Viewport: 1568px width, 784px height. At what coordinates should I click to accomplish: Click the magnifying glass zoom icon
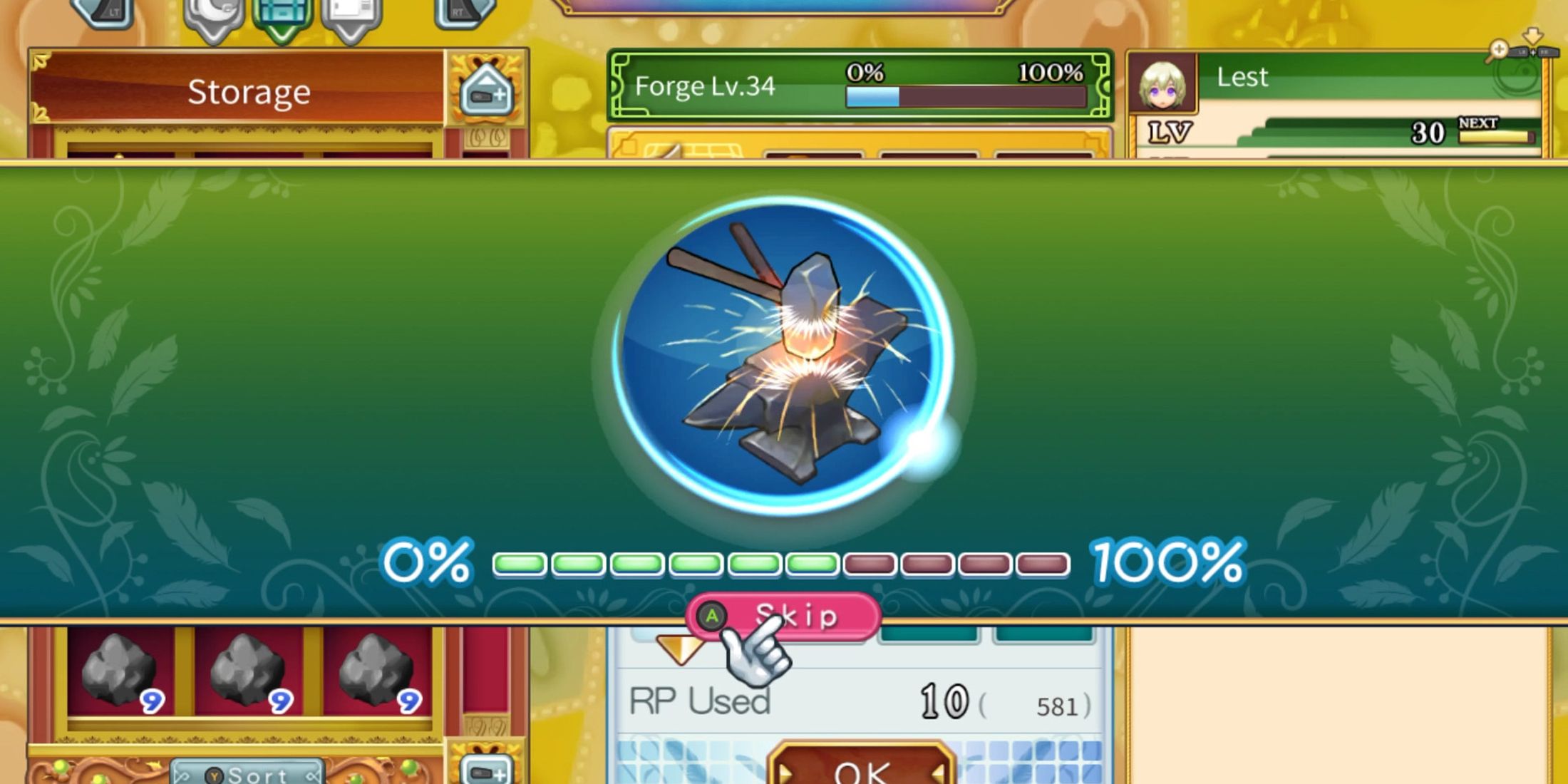1500,50
